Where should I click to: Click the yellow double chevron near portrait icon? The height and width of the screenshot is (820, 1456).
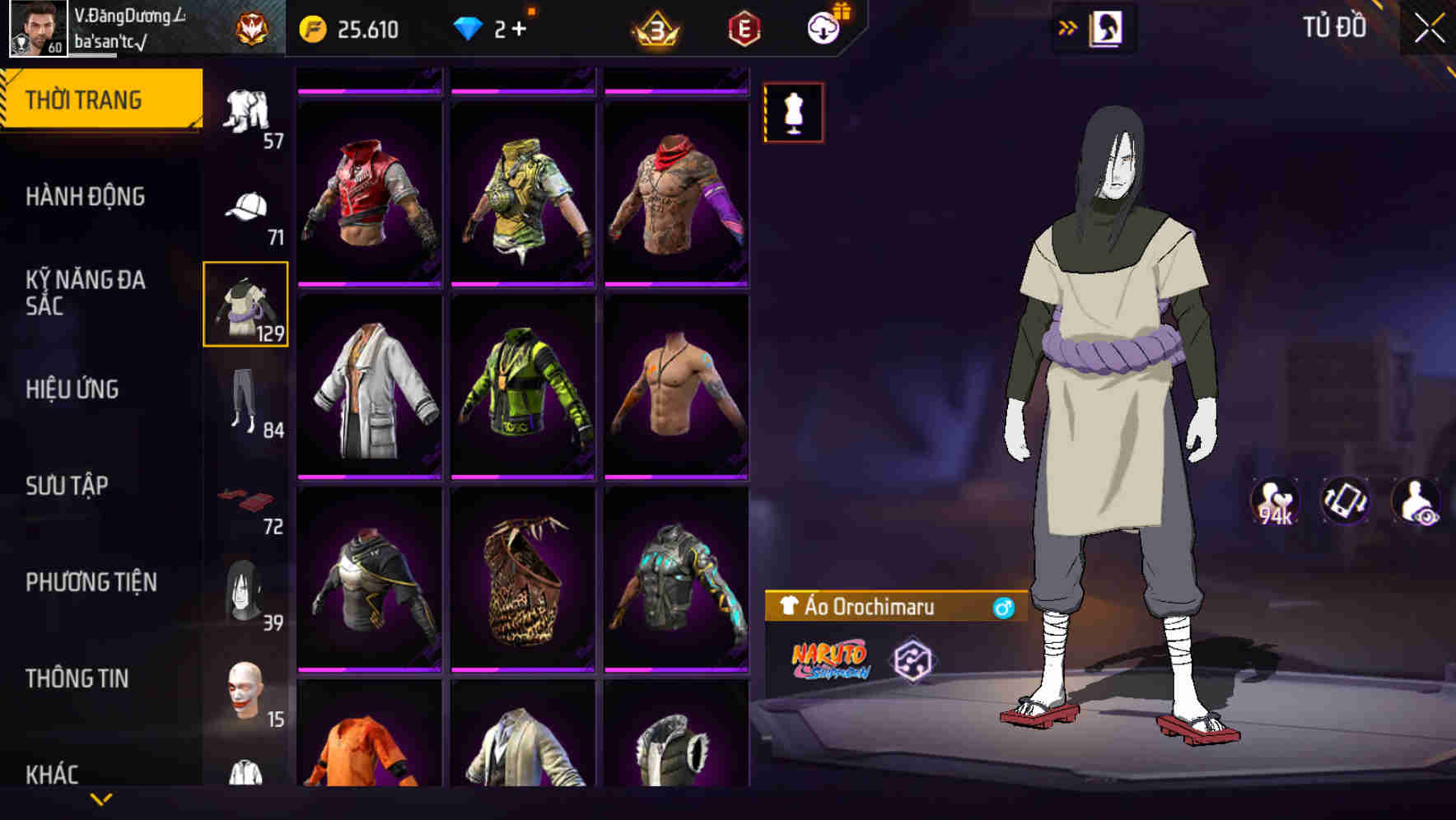[x=1068, y=26]
